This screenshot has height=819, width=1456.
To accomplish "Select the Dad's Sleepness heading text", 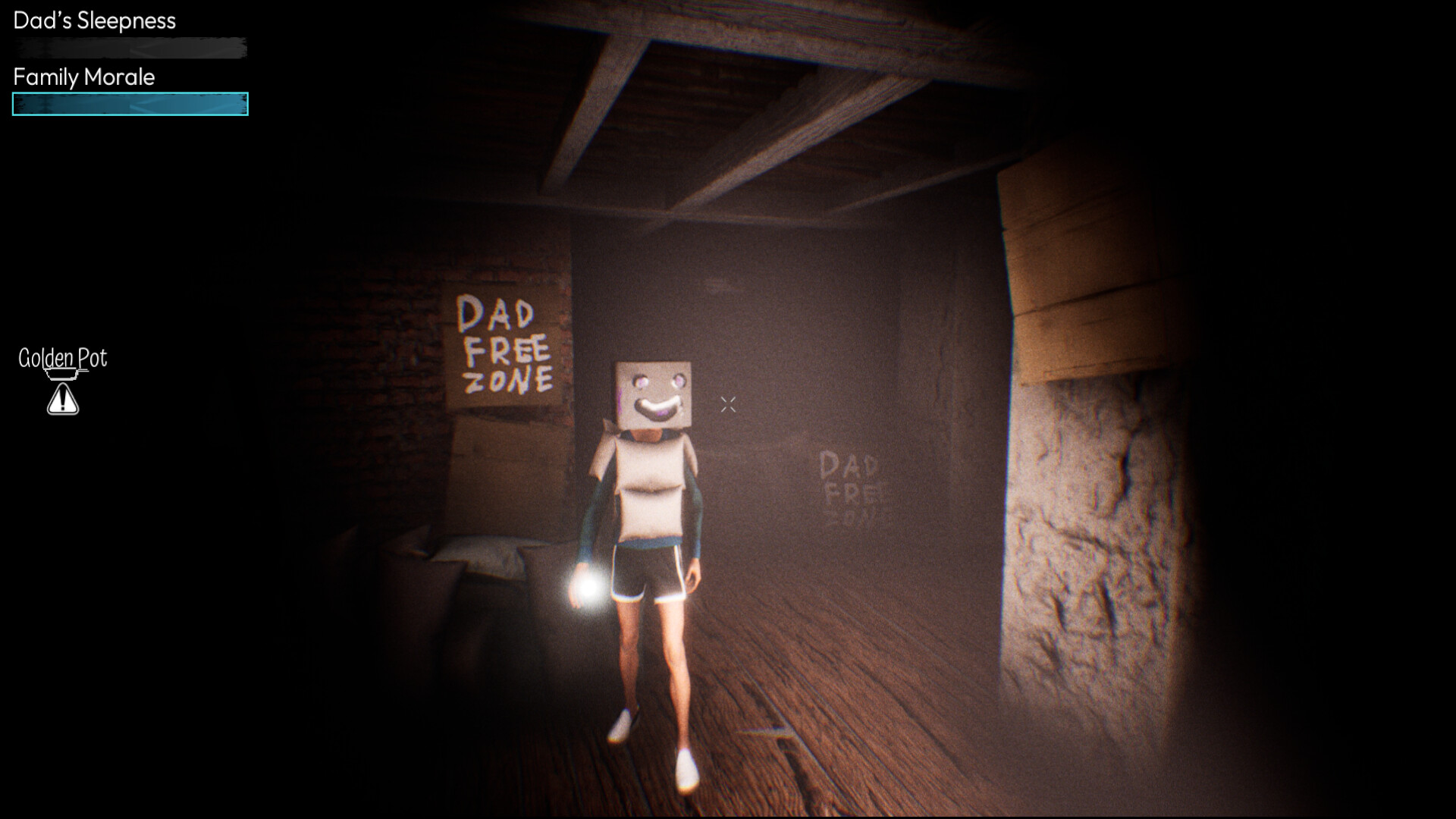I will [x=94, y=21].
